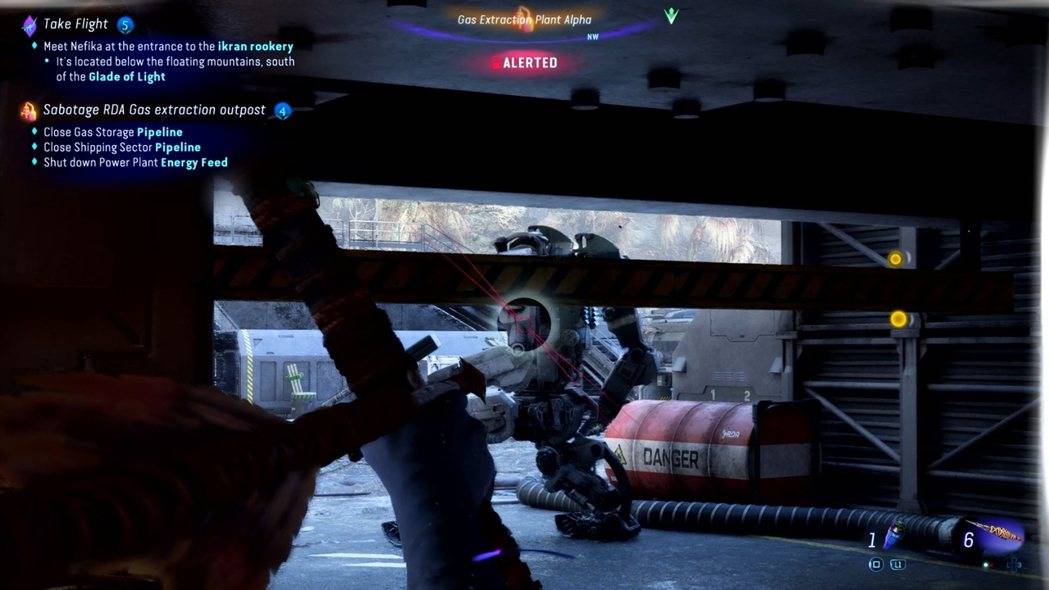This screenshot has height=590, width=1049.
Task: Select the Close Shipping Sector Pipeline objective
Action: click(x=121, y=147)
